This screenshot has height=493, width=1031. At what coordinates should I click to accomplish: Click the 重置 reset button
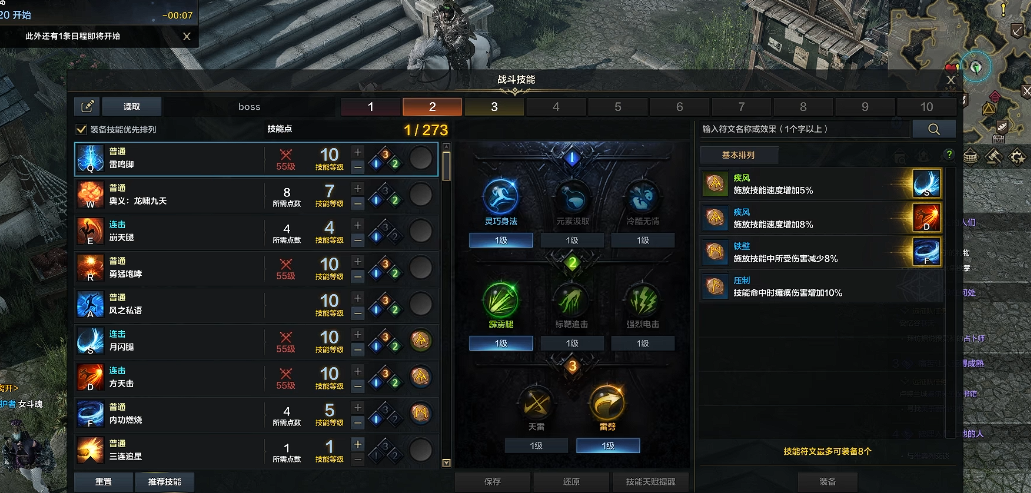[x=102, y=481]
